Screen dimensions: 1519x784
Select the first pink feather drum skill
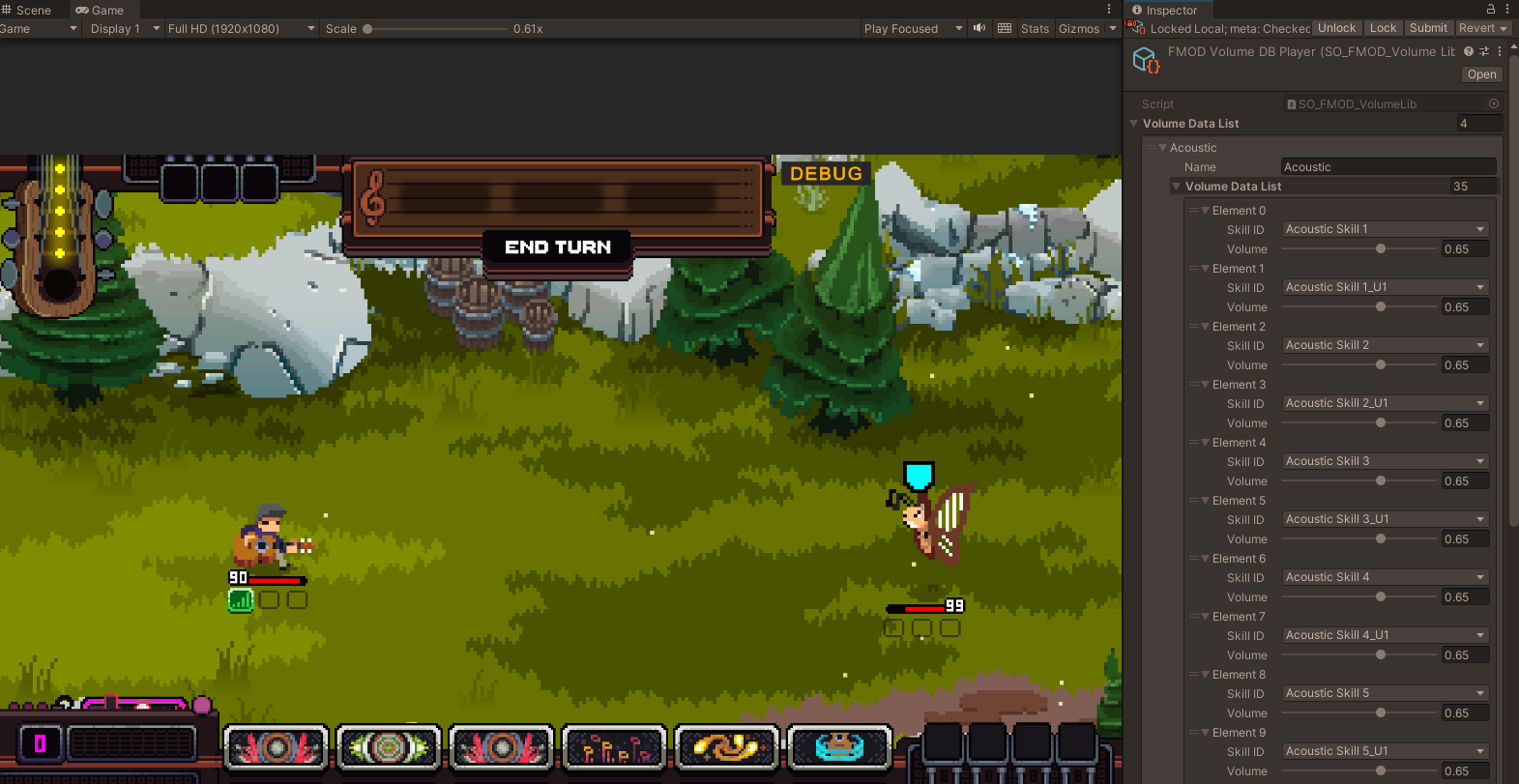pyautogui.click(x=278, y=747)
